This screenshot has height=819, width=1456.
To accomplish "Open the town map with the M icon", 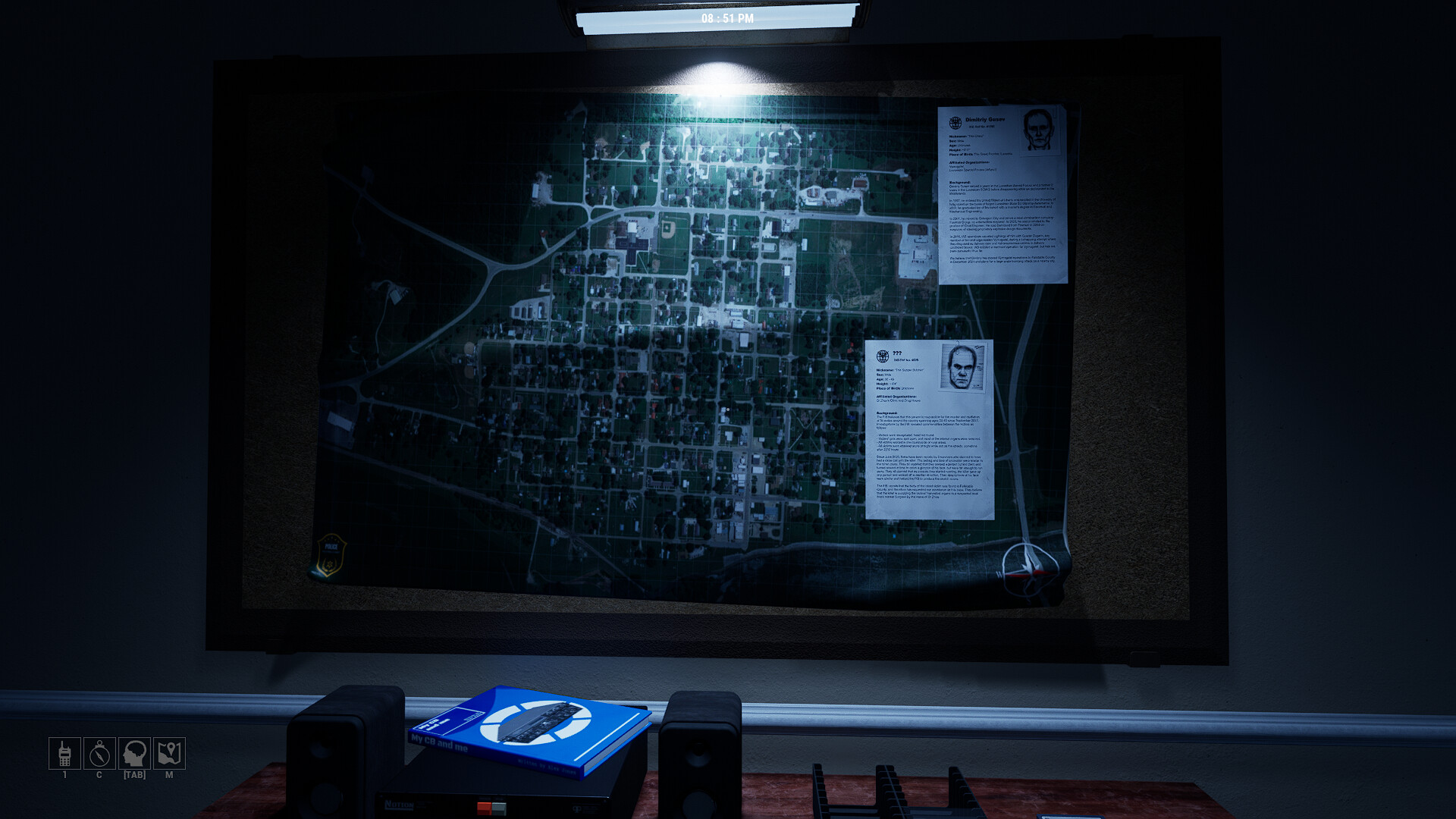I will [169, 754].
